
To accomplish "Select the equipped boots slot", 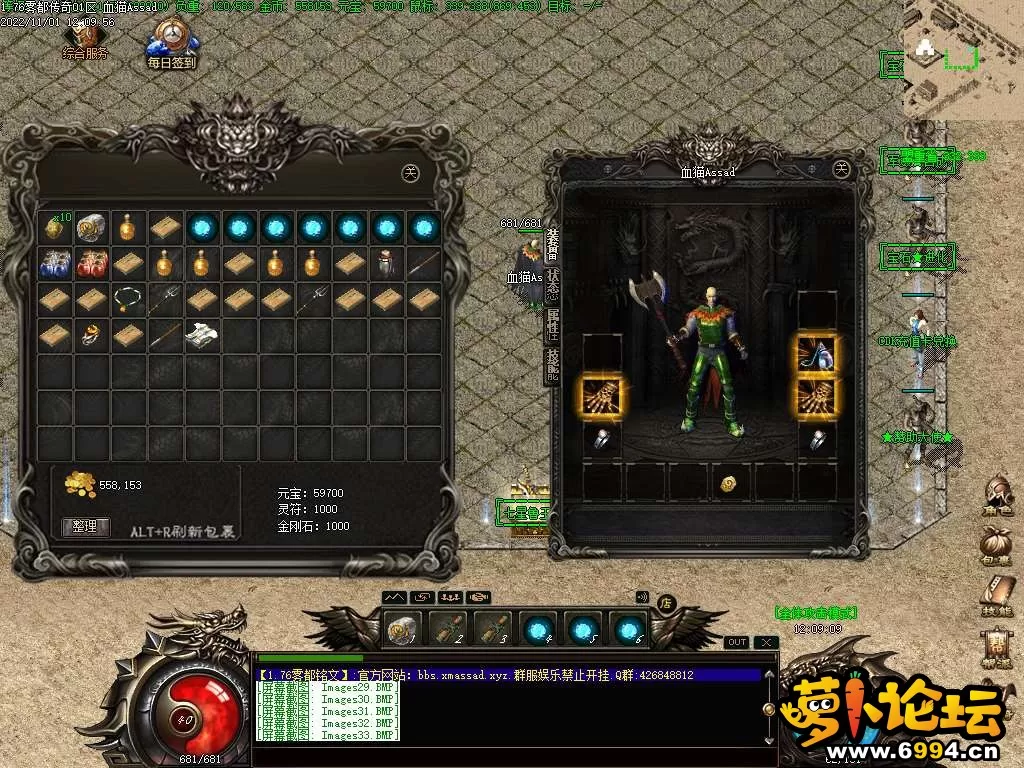I will pos(817,353).
